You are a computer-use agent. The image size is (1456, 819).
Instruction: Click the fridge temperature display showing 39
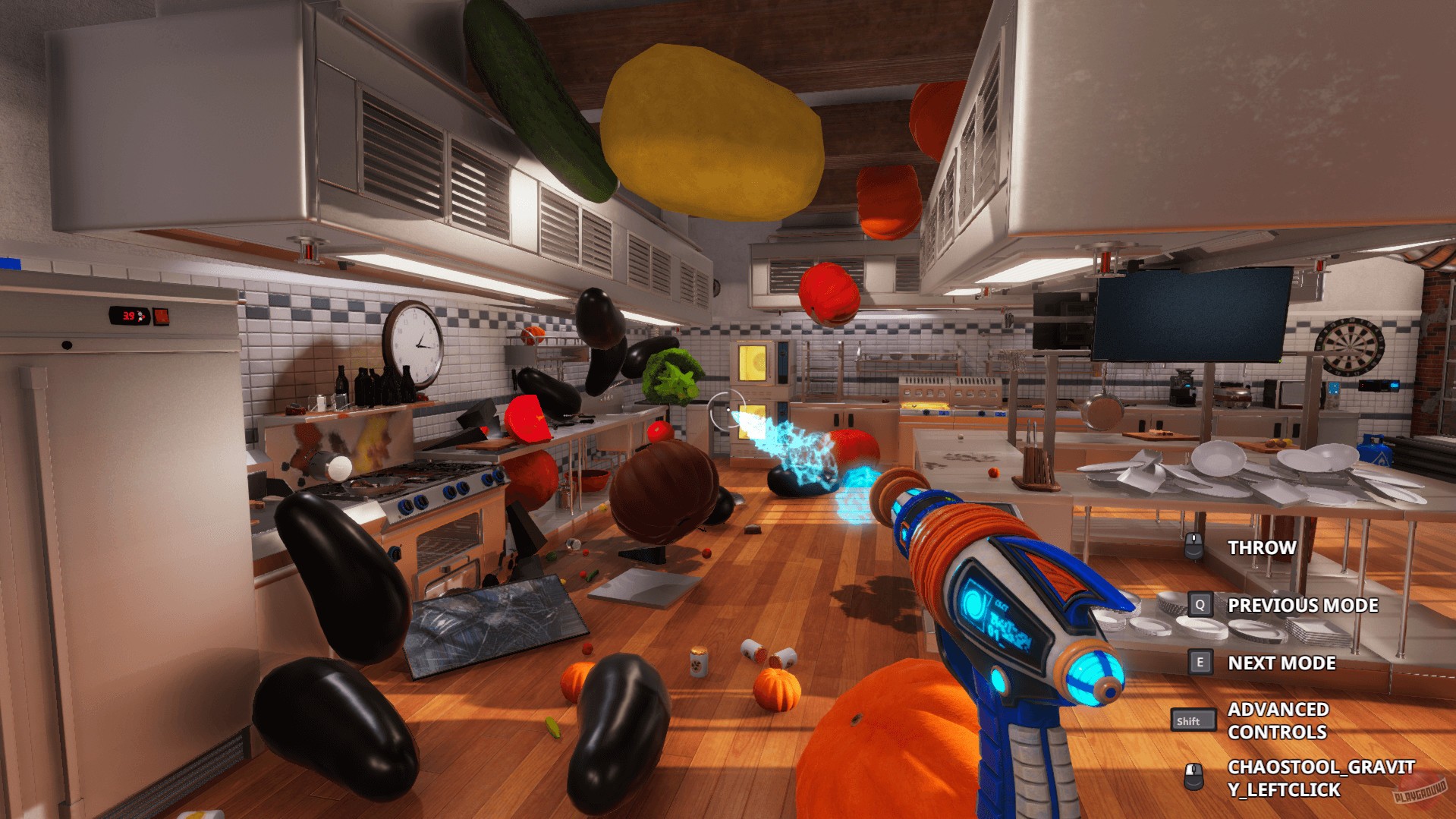coord(128,314)
